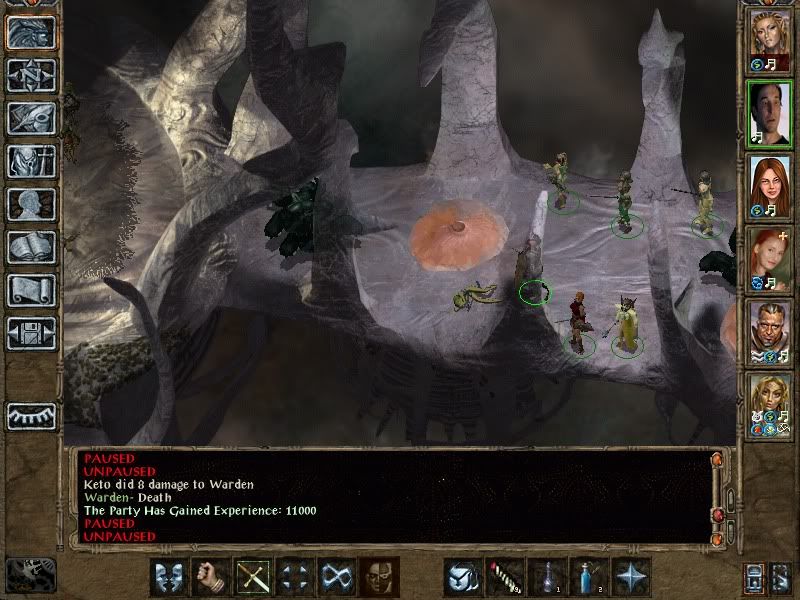The height and width of the screenshot is (600, 800).
Task: Open the journal with the quill button
Action: 30,118
